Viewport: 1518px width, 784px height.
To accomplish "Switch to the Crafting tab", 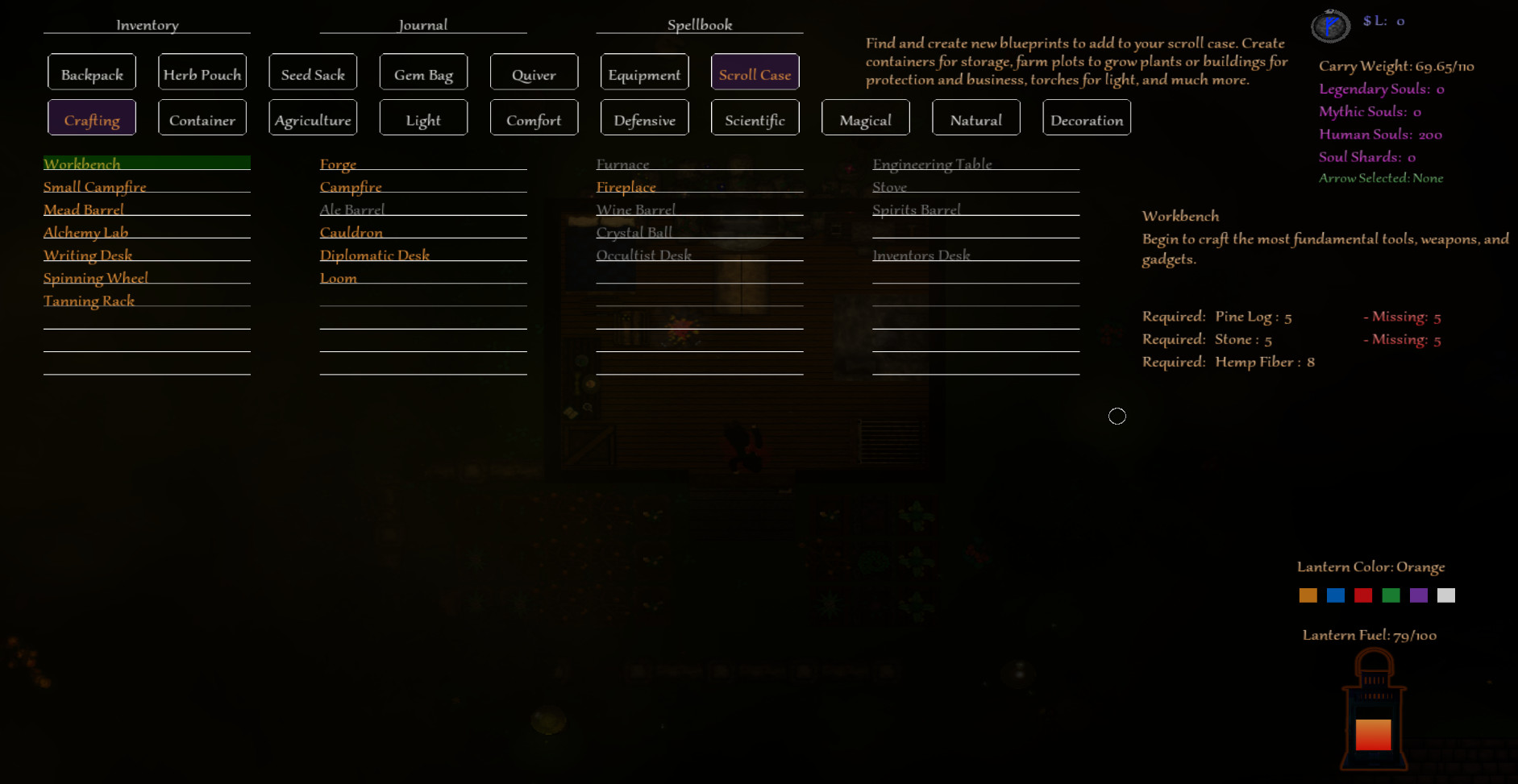I will pos(91,118).
